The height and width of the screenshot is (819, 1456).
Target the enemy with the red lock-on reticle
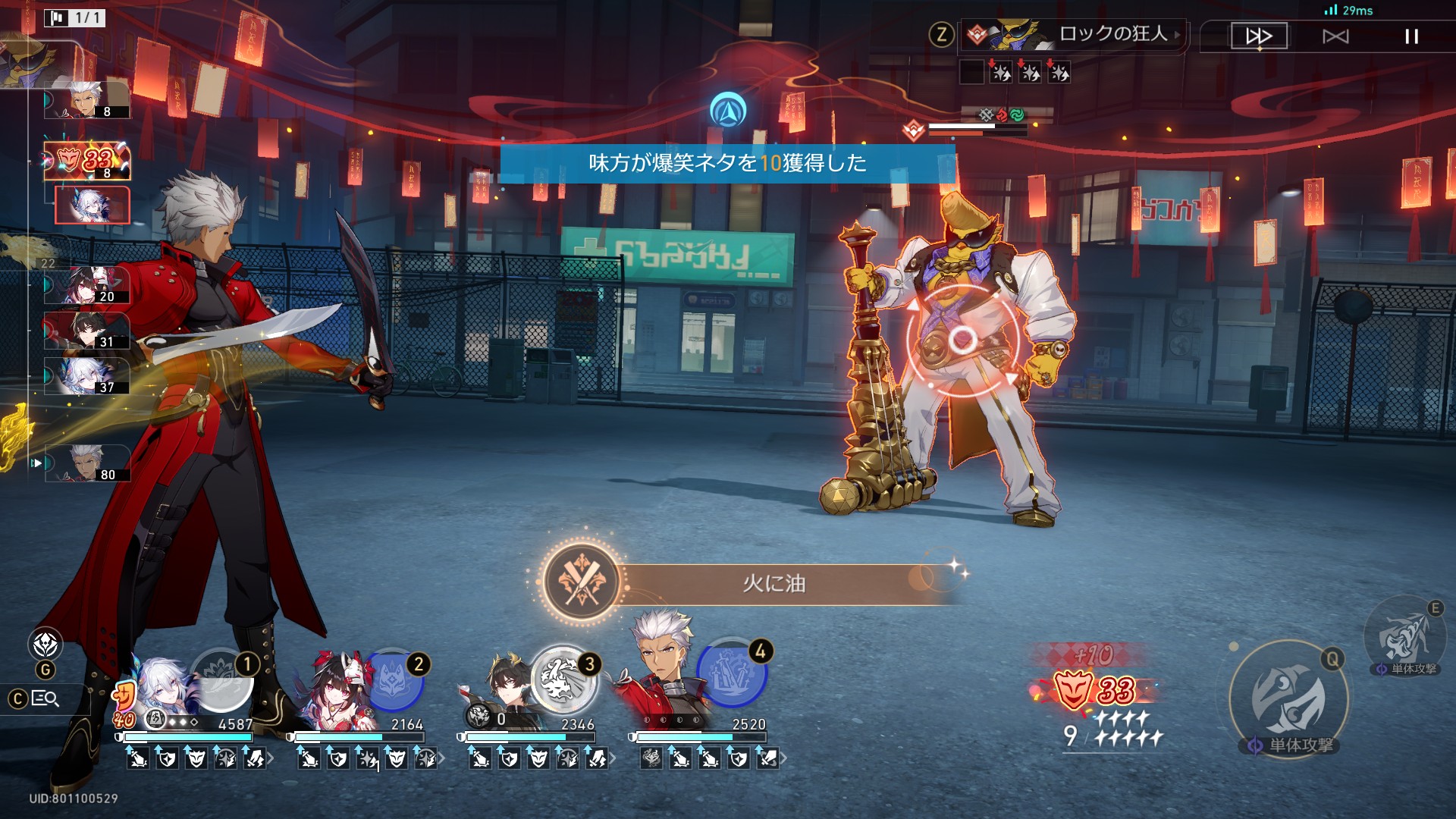click(963, 339)
